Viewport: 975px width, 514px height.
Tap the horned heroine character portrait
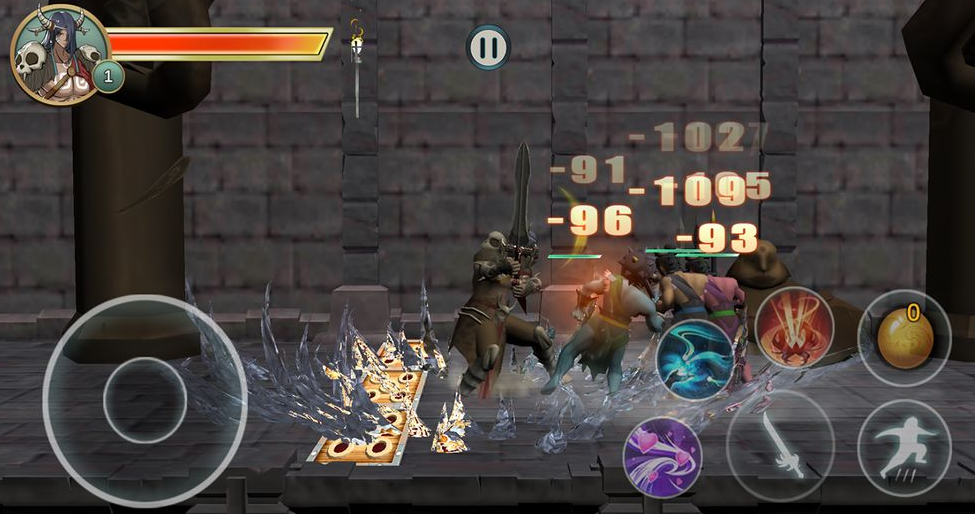[x=58, y=54]
